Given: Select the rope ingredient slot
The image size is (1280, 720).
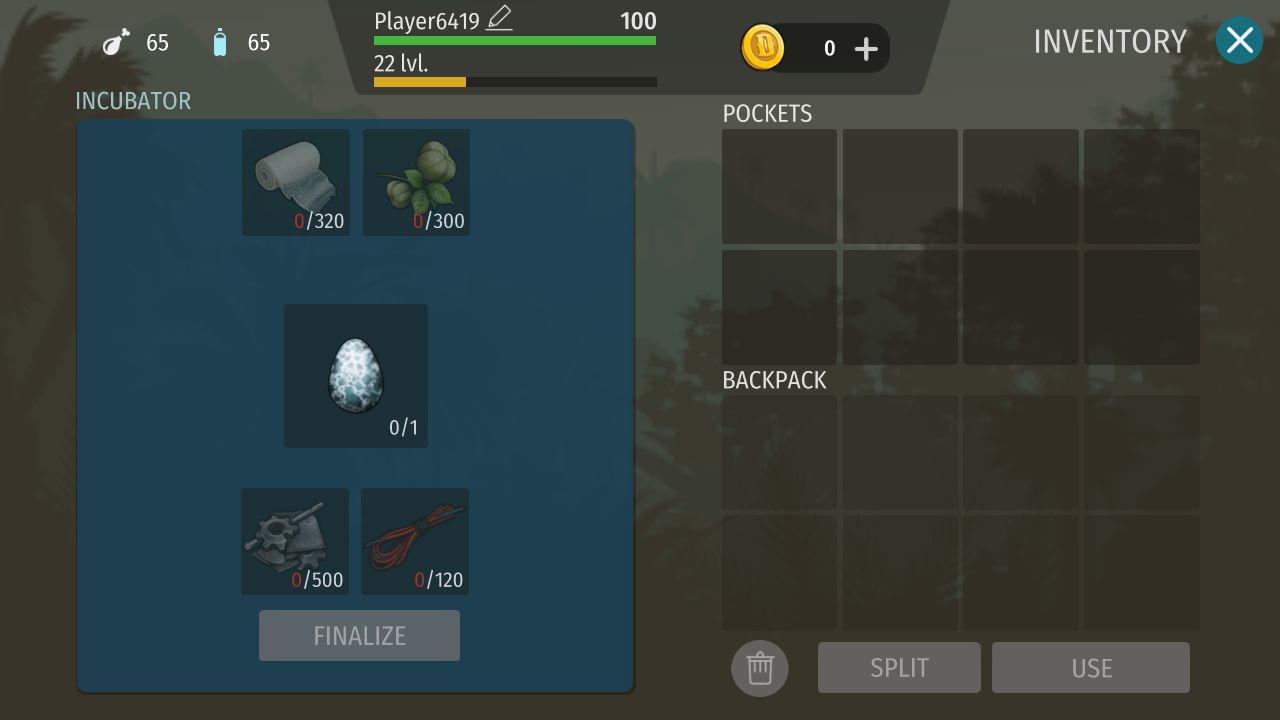Looking at the screenshot, I should tap(414, 540).
